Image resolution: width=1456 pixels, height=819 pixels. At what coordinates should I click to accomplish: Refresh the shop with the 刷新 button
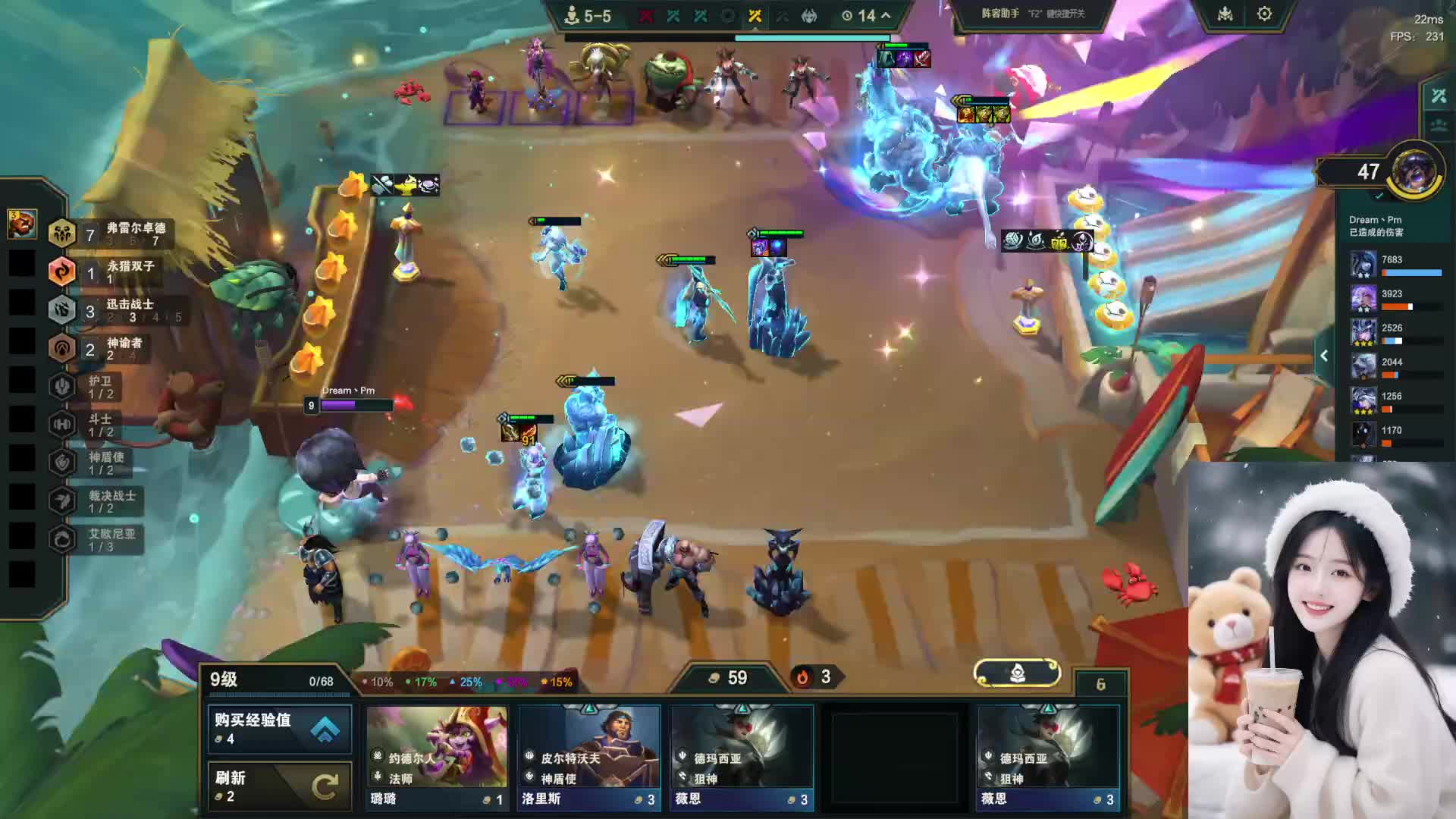(279, 786)
